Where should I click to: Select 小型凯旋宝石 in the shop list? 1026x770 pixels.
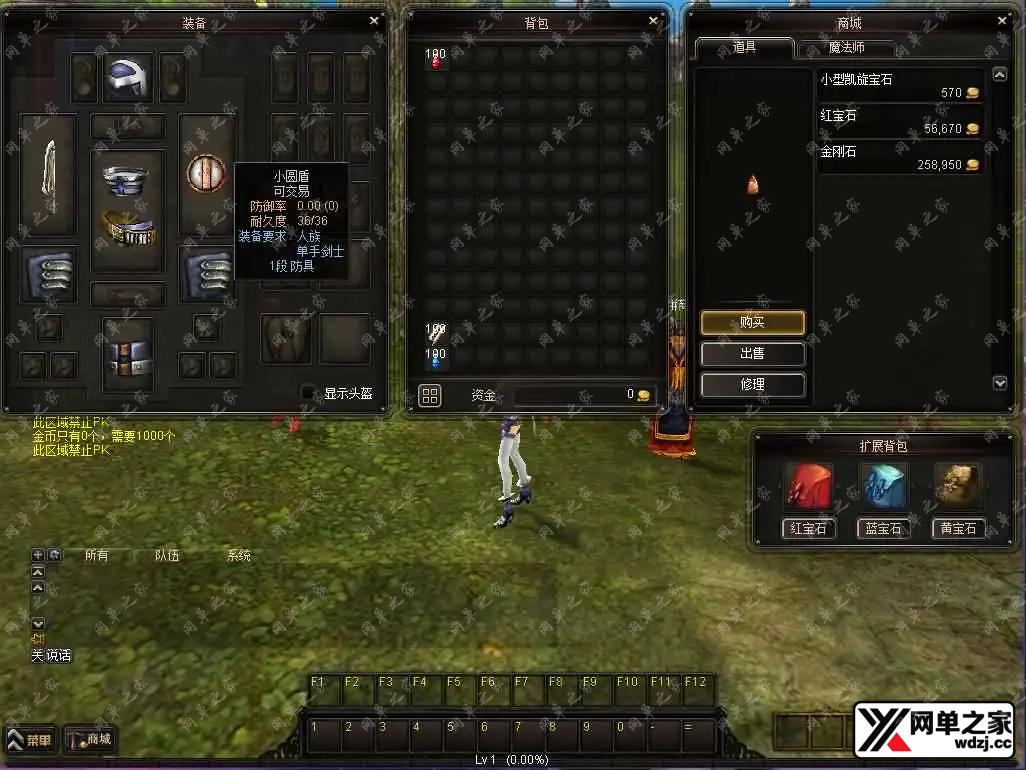(x=900, y=86)
